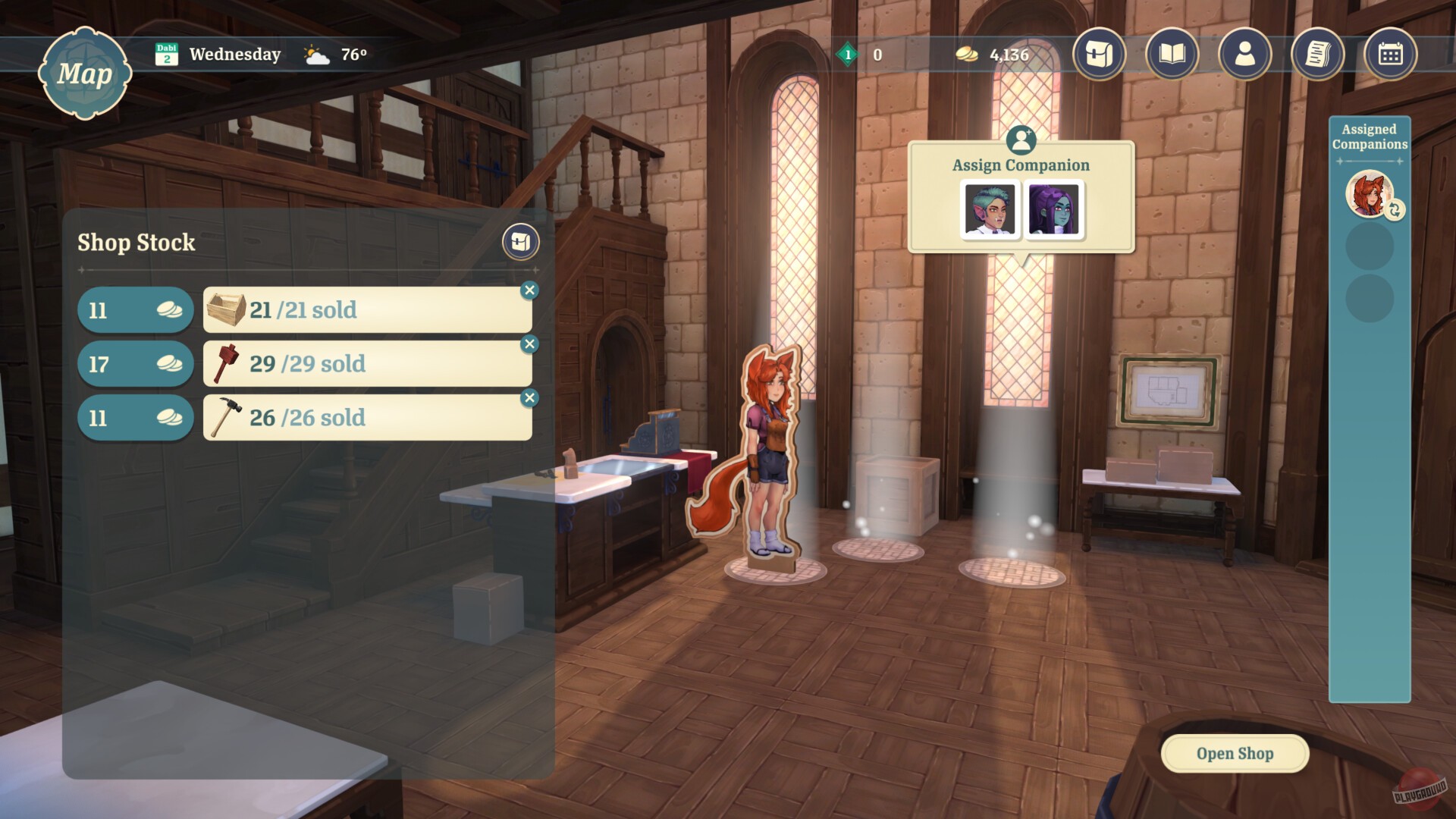Click the Assign Companion person icon
This screenshot has width=1456, height=819.
(x=1021, y=140)
